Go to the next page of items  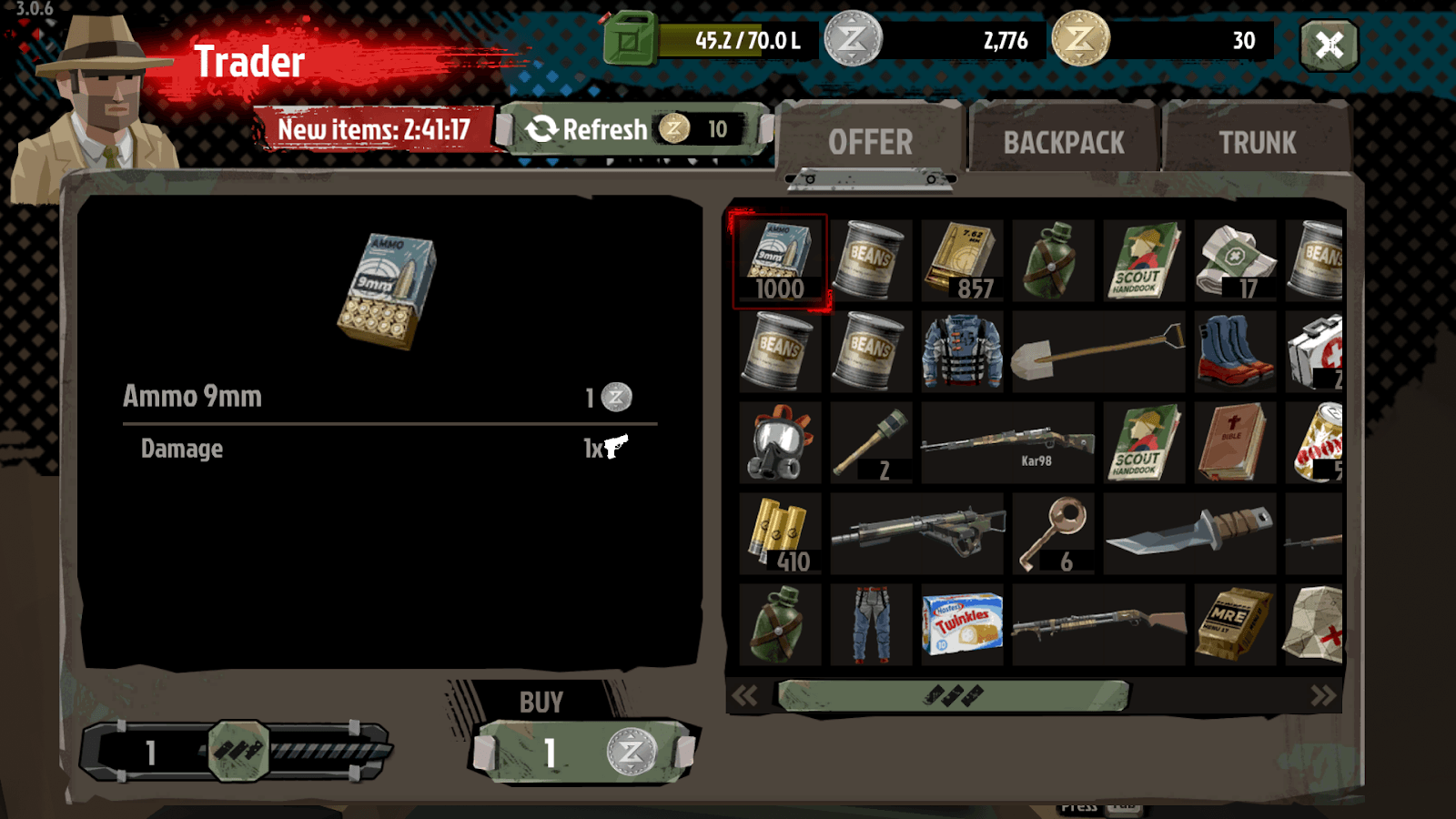(1321, 695)
